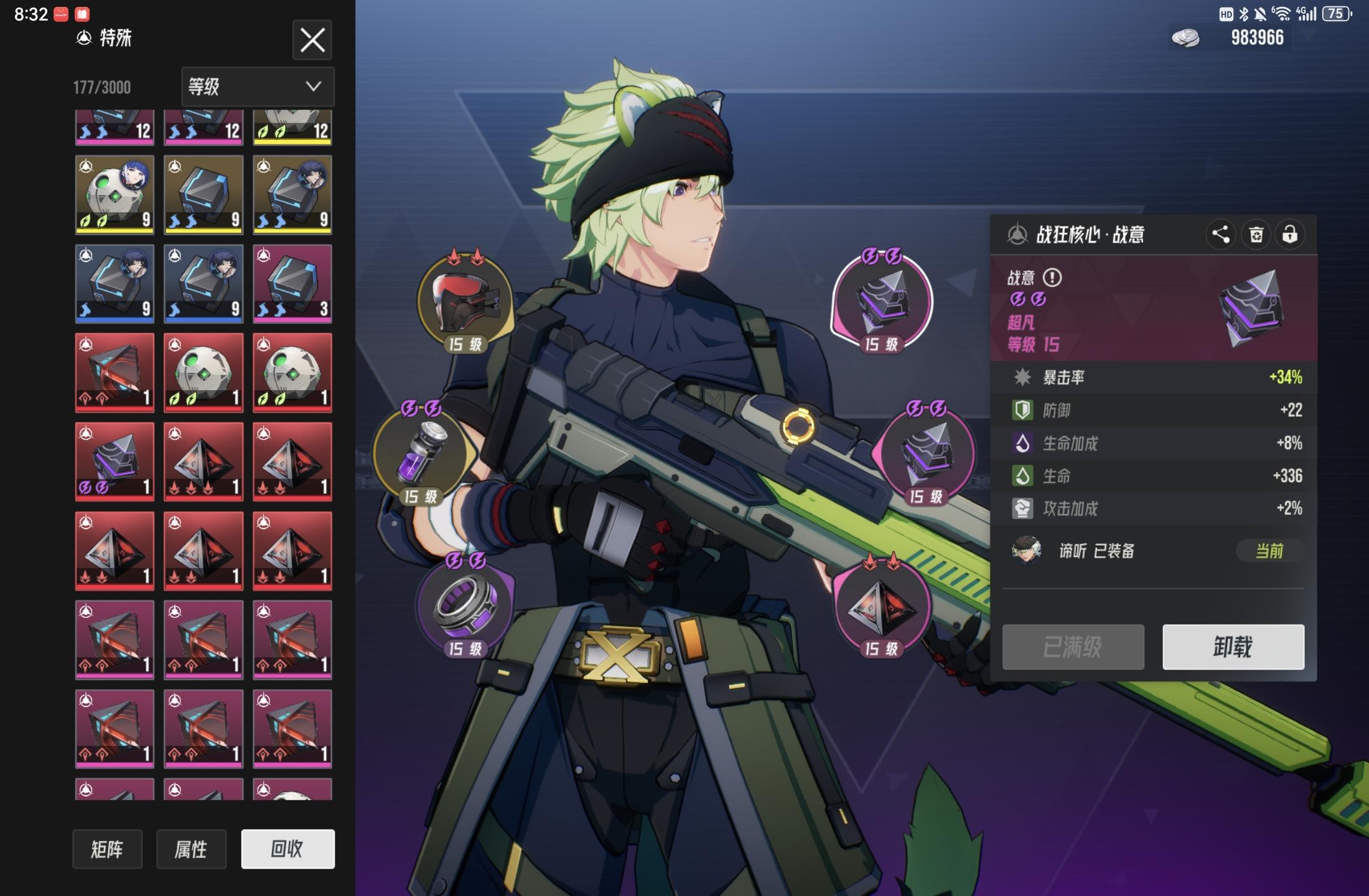The image size is (1369, 896).
Task: Select the equipped red pyramid core slot
Action: coord(881,605)
